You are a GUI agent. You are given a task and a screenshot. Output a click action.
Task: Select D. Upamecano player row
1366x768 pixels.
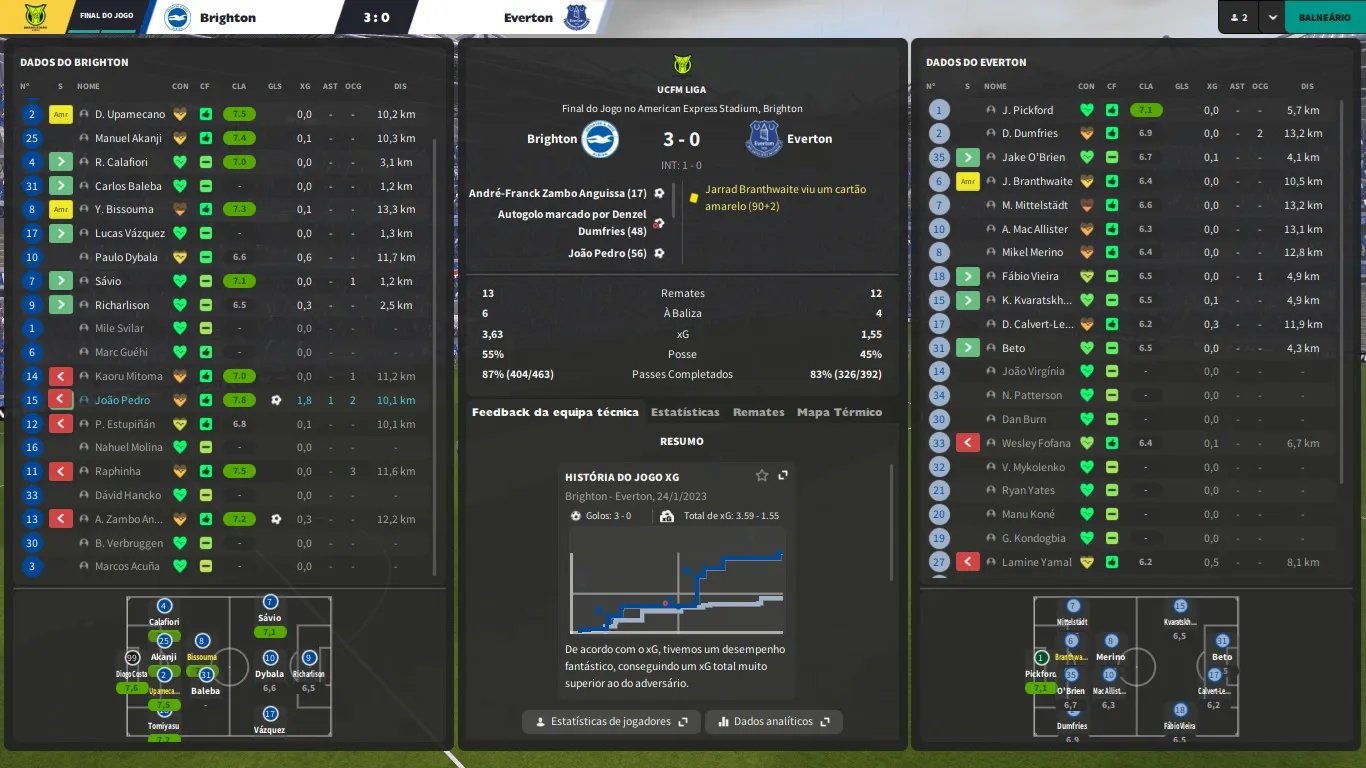click(130, 114)
